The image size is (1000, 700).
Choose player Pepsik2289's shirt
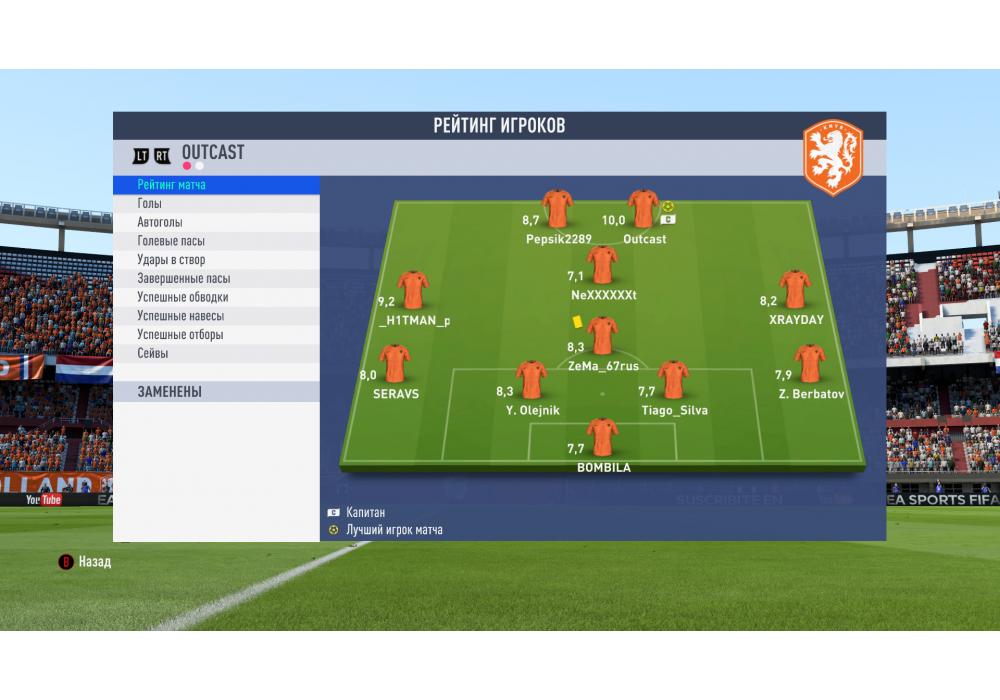point(557,209)
